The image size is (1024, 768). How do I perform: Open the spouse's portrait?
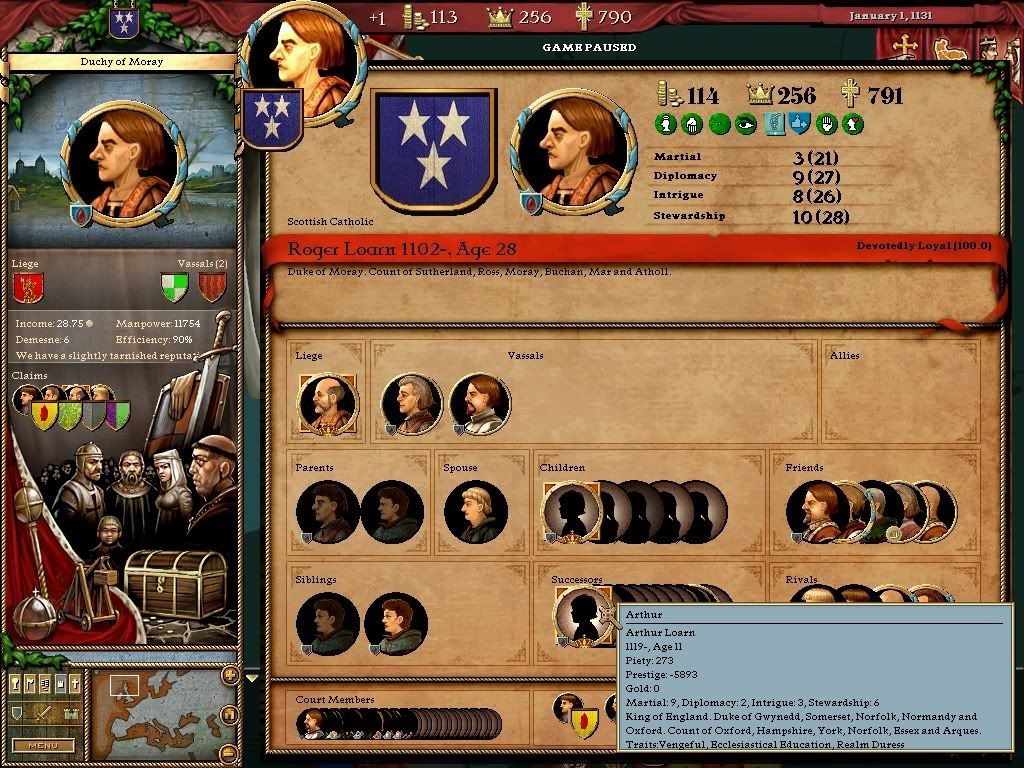(x=474, y=512)
